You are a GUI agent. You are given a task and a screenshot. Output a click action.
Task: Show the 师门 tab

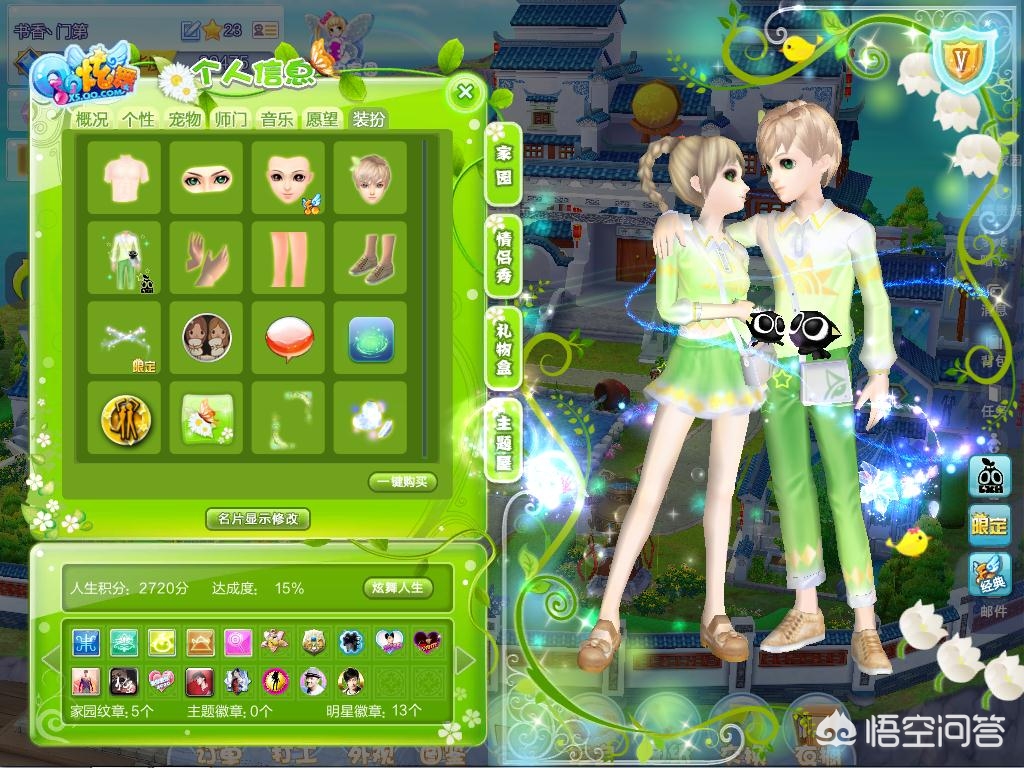coord(231,119)
